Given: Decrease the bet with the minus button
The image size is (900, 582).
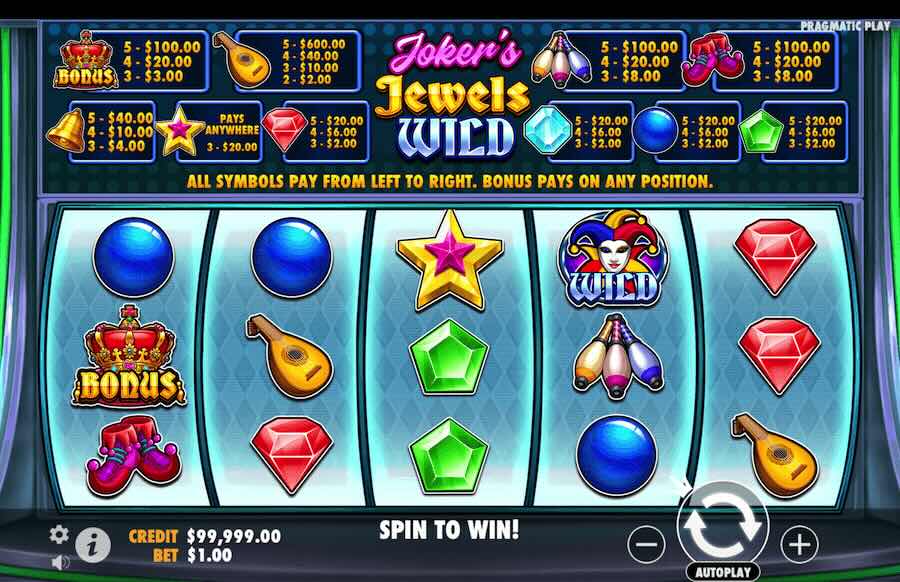Looking at the screenshot, I should tap(647, 544).
